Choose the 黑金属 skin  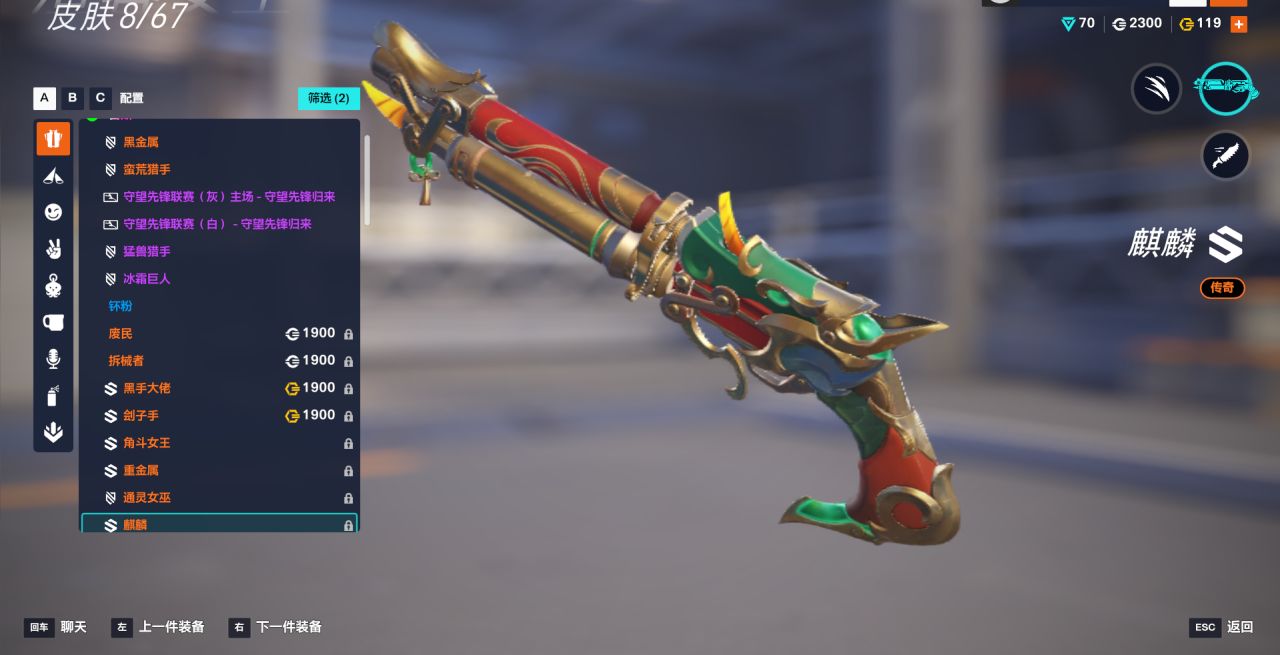coord(140,143)
